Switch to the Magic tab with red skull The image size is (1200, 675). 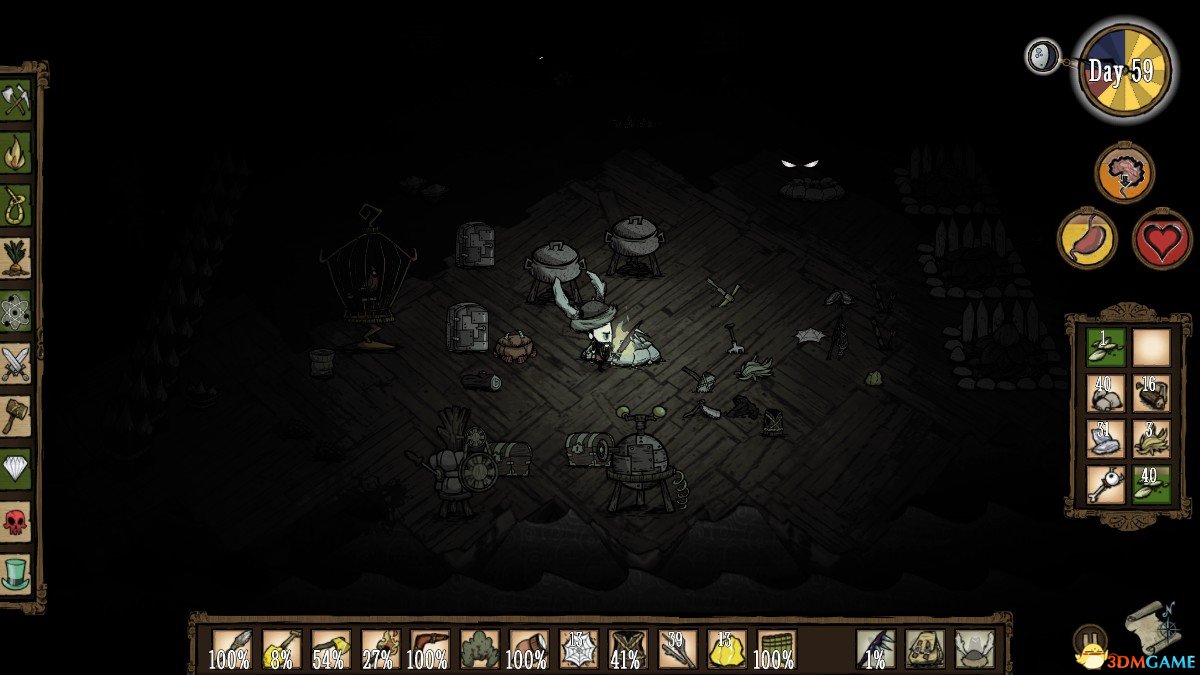pos(16,520)
